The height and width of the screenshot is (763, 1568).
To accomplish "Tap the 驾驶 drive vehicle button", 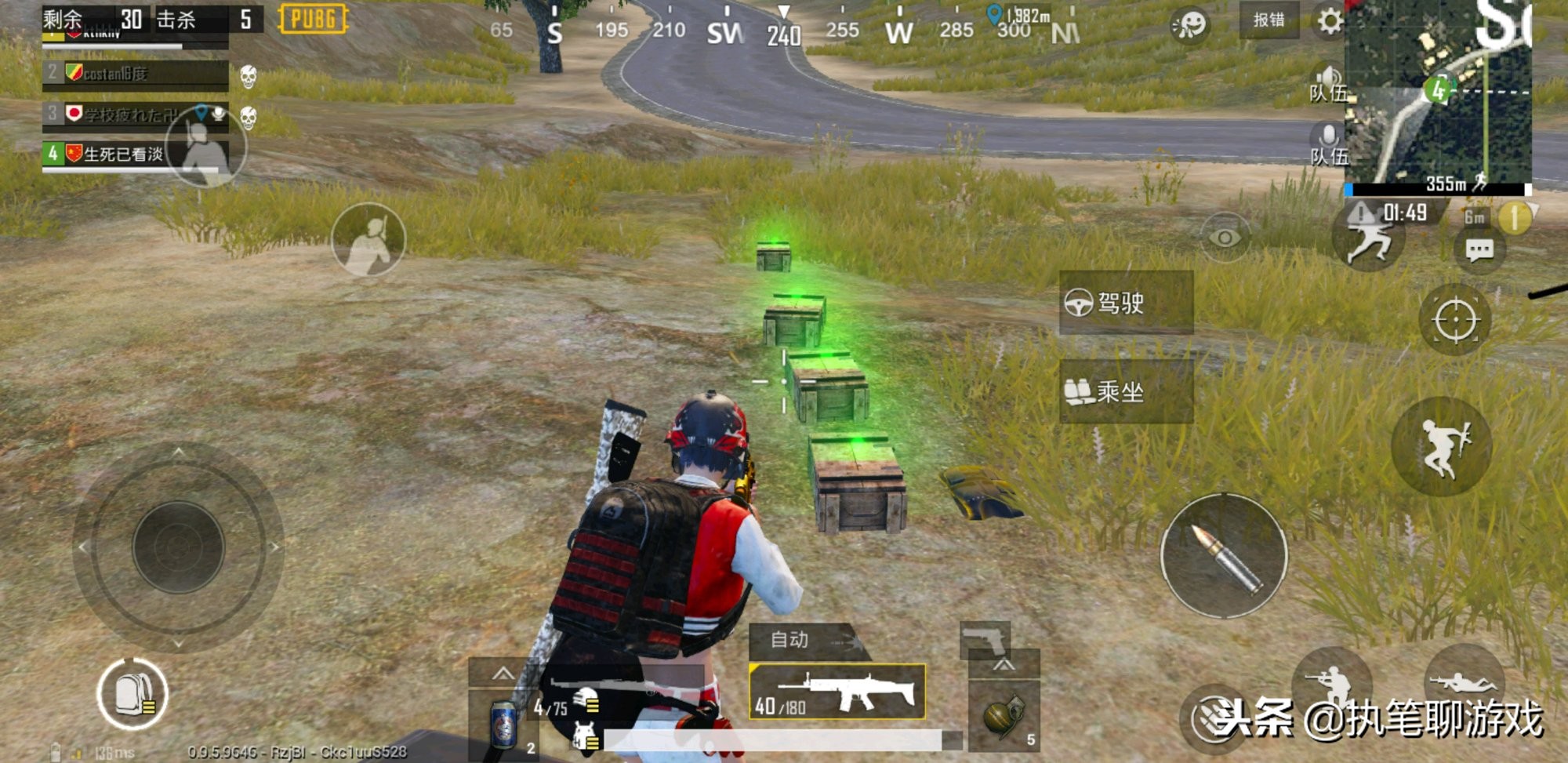I will [x=1125, y=303].
